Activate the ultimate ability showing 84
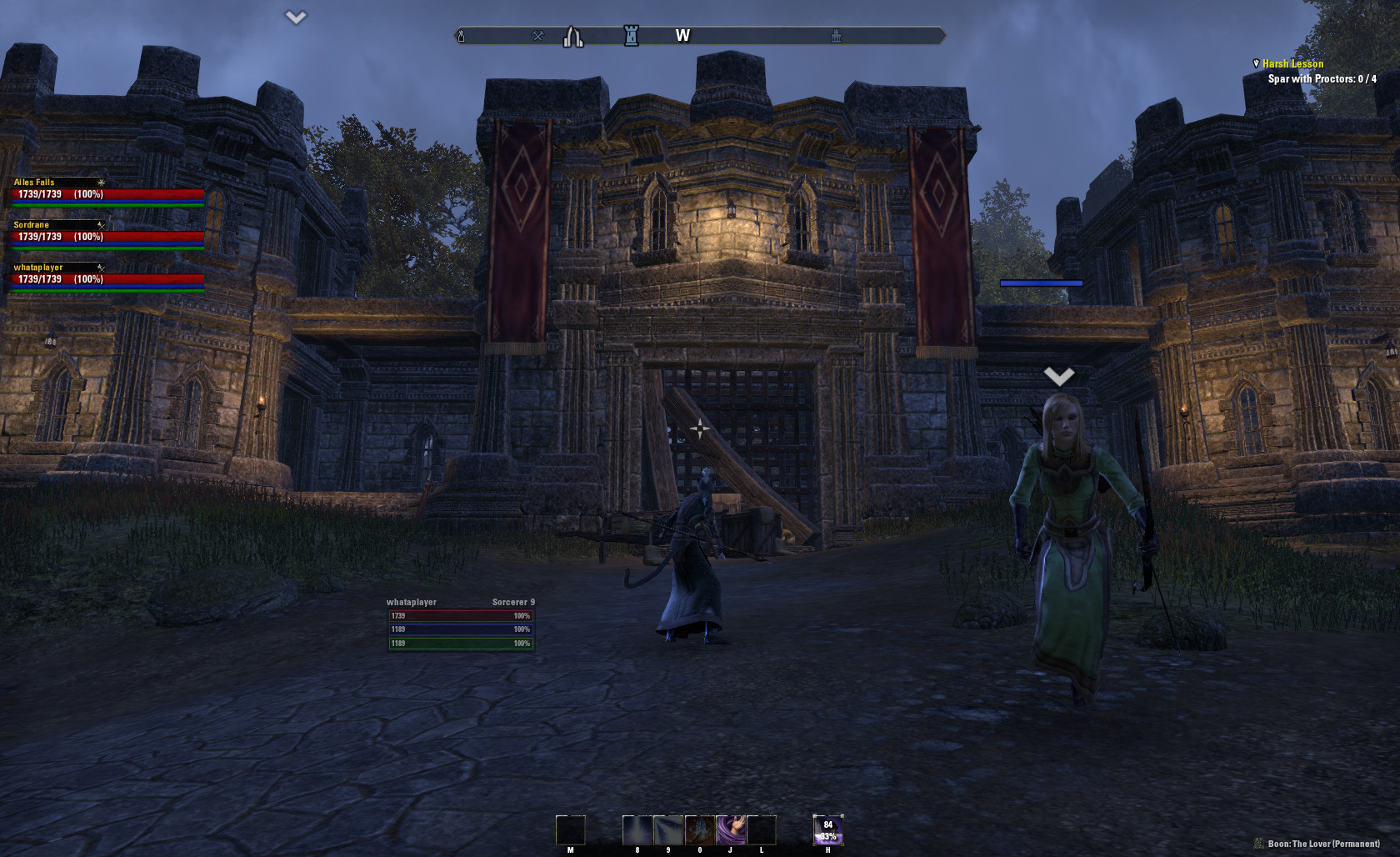1400x857 pixels. coord(828,830)
